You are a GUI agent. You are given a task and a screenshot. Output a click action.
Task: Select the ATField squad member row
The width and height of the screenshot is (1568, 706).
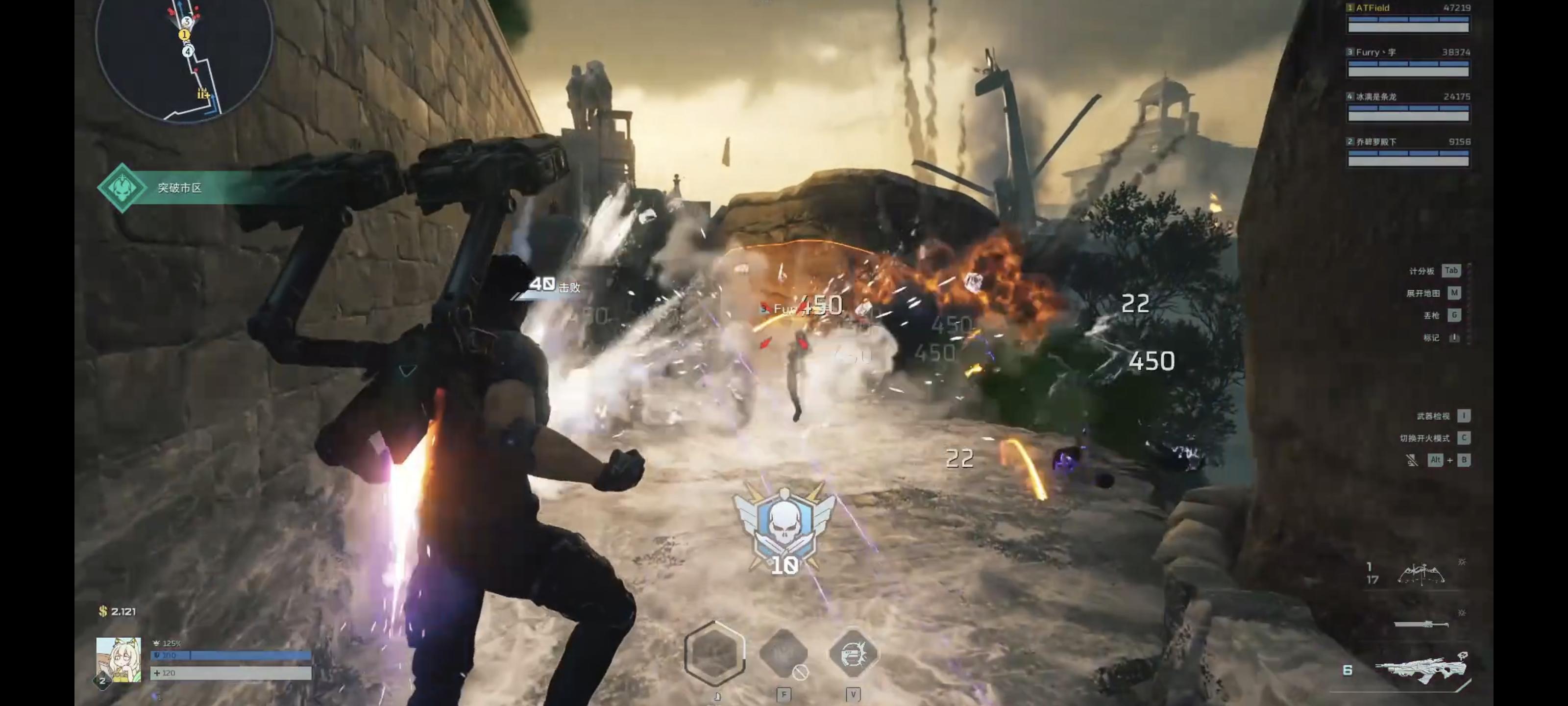point(1409,18)
